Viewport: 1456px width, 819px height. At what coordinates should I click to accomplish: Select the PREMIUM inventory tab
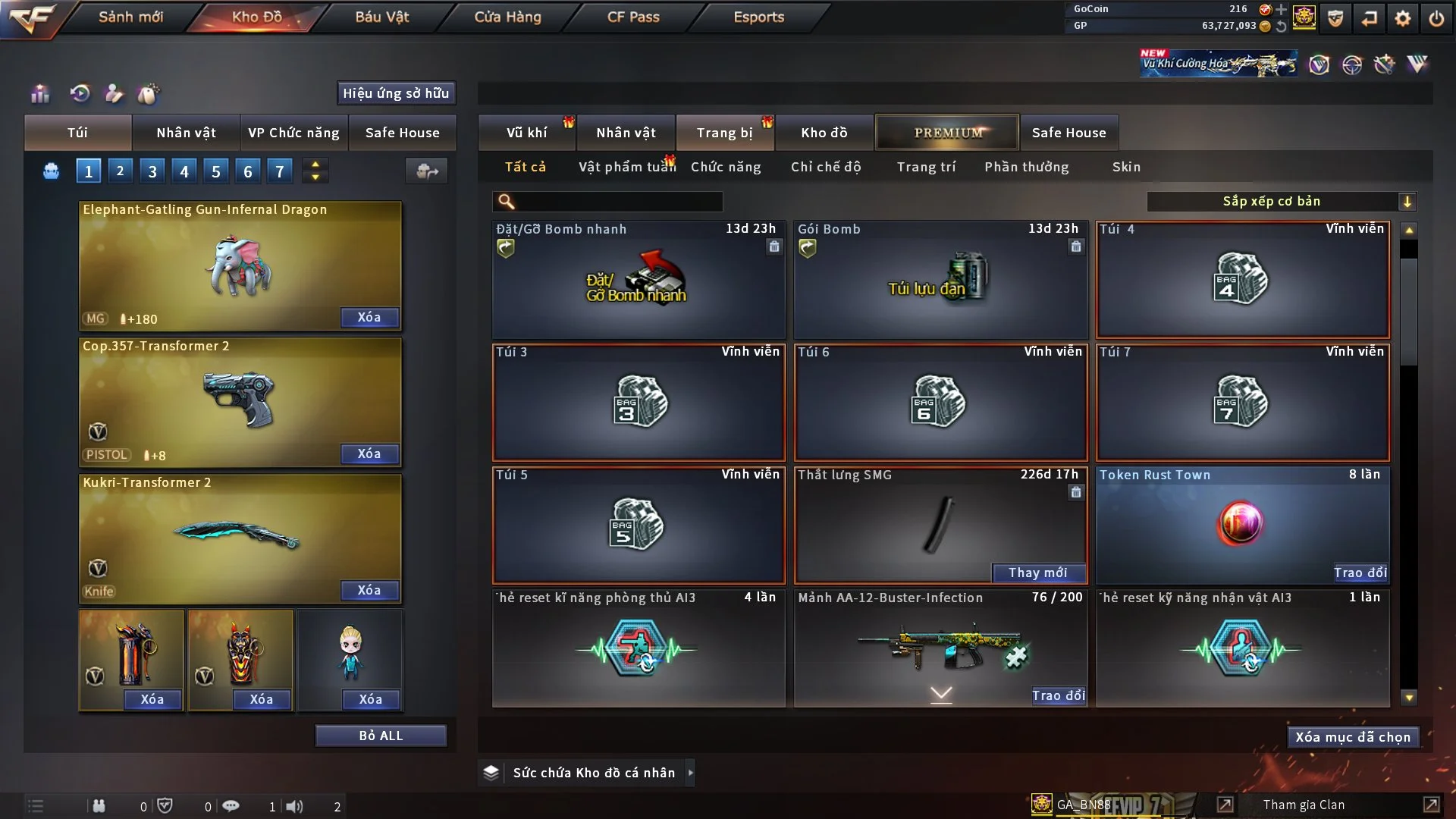coord(947,133)
